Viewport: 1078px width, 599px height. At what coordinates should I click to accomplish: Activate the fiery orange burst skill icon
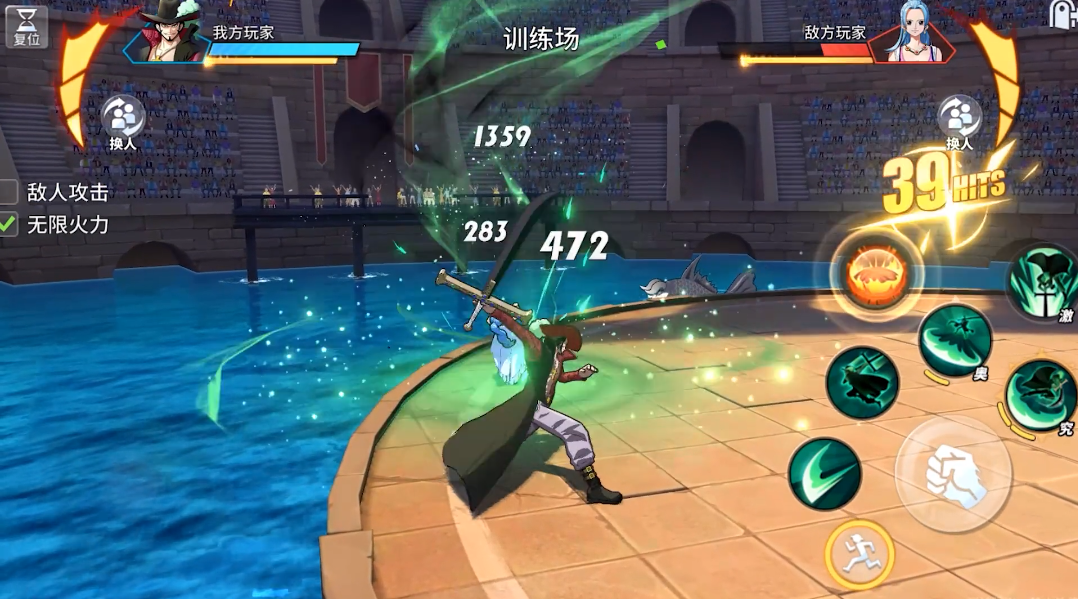tap(876, 276)
